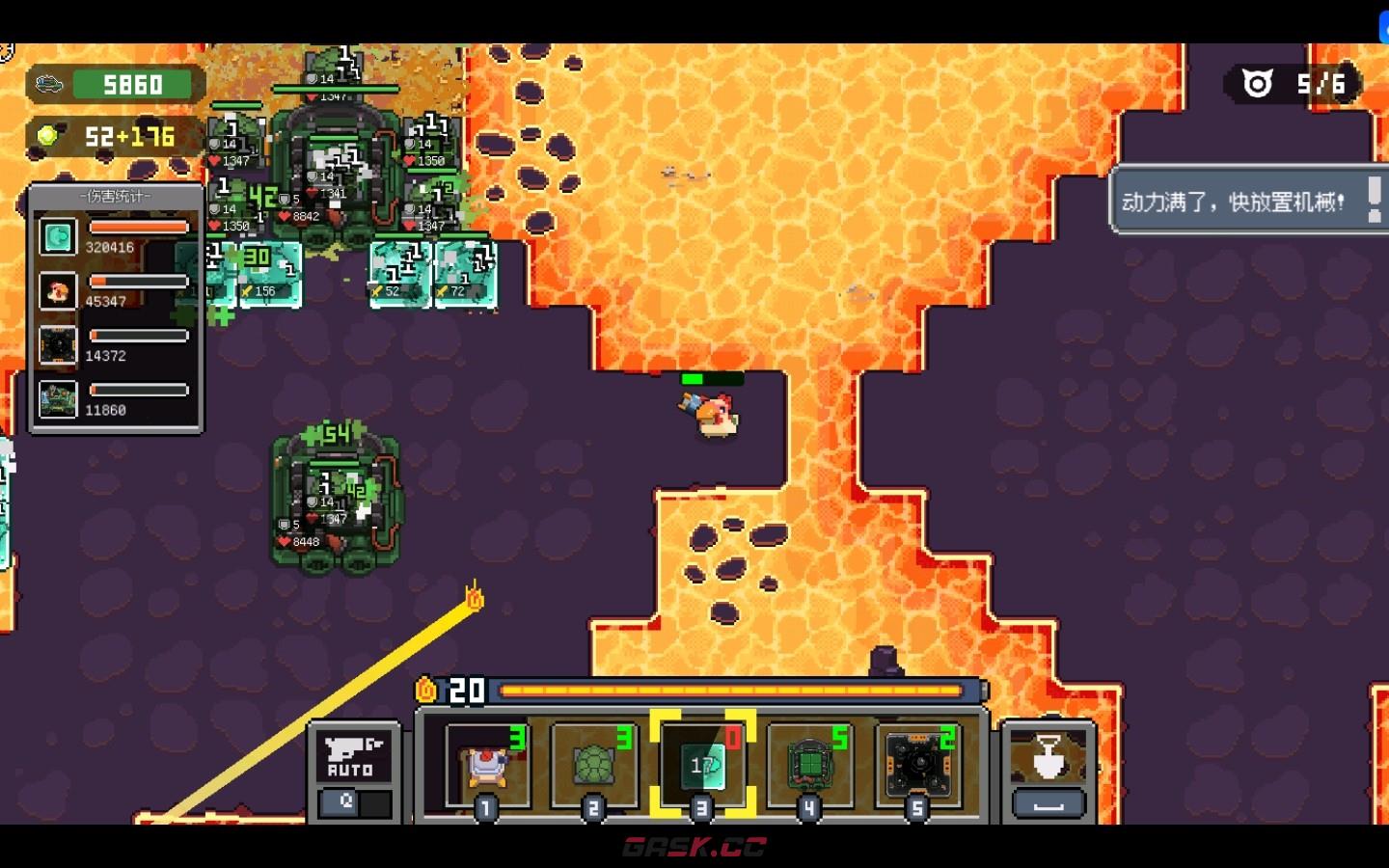Click the green tank entry in damage stats

tap(58, 399)
